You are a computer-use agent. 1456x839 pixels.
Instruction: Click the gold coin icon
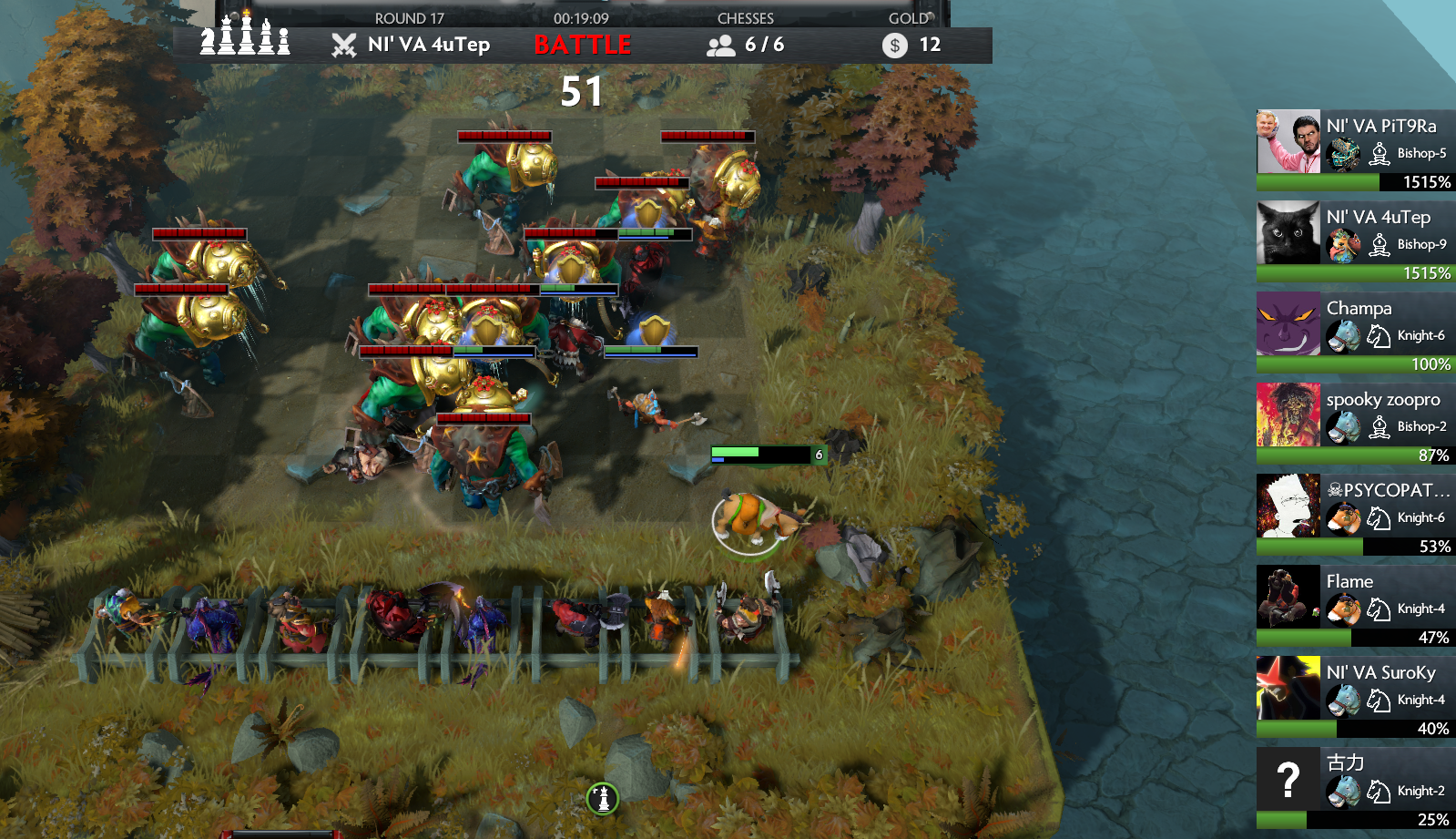(x=894, y=46)
